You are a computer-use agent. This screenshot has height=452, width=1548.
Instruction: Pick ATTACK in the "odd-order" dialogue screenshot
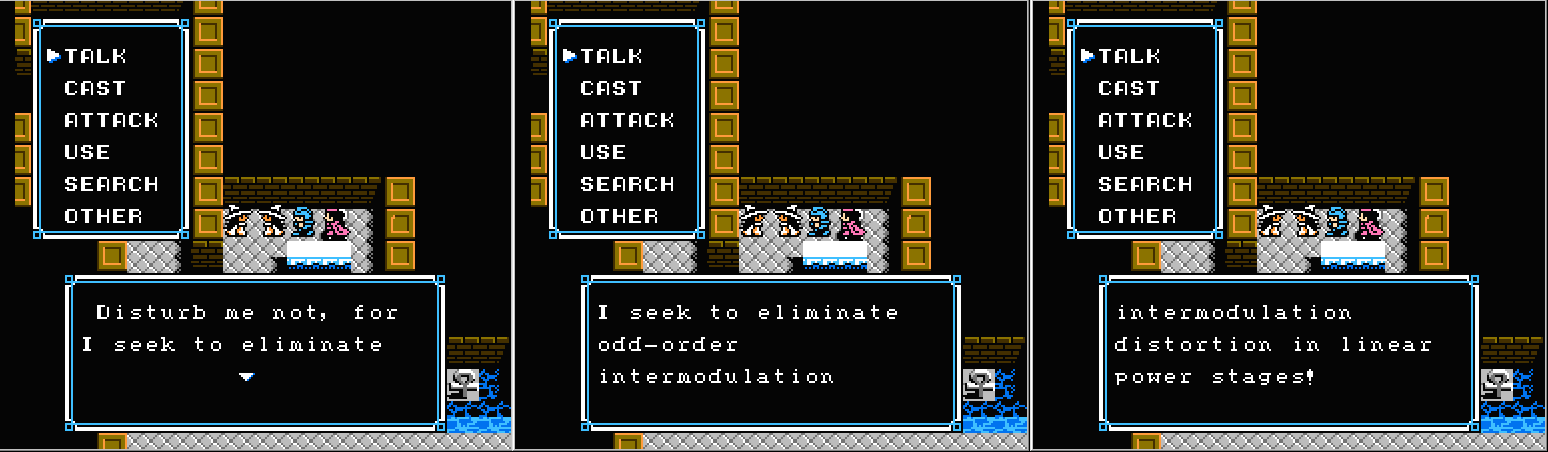coord(627,120)
